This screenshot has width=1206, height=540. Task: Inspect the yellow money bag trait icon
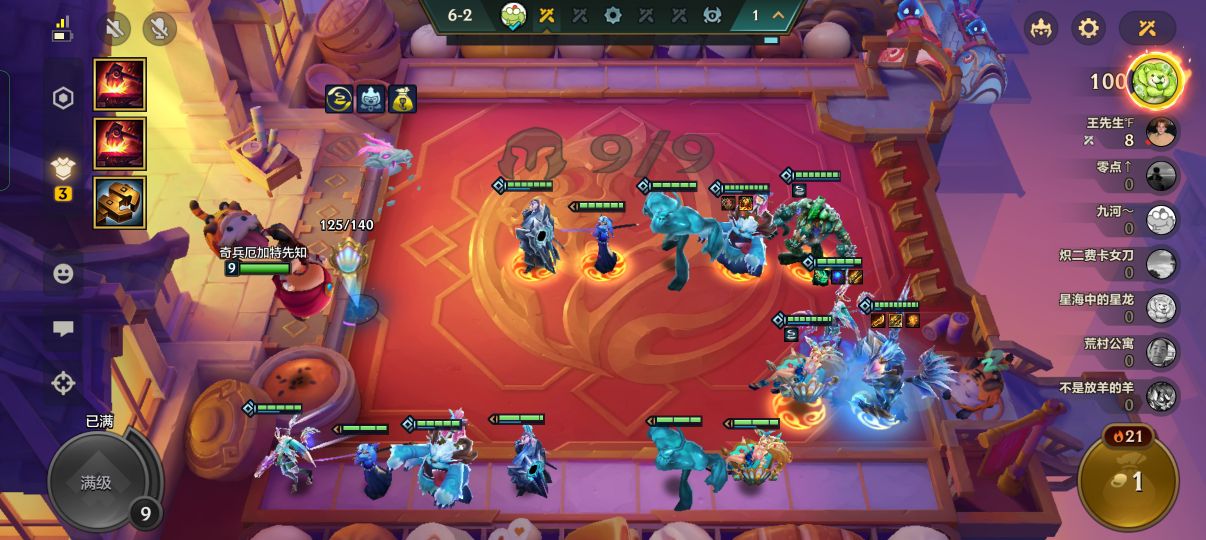403,99
